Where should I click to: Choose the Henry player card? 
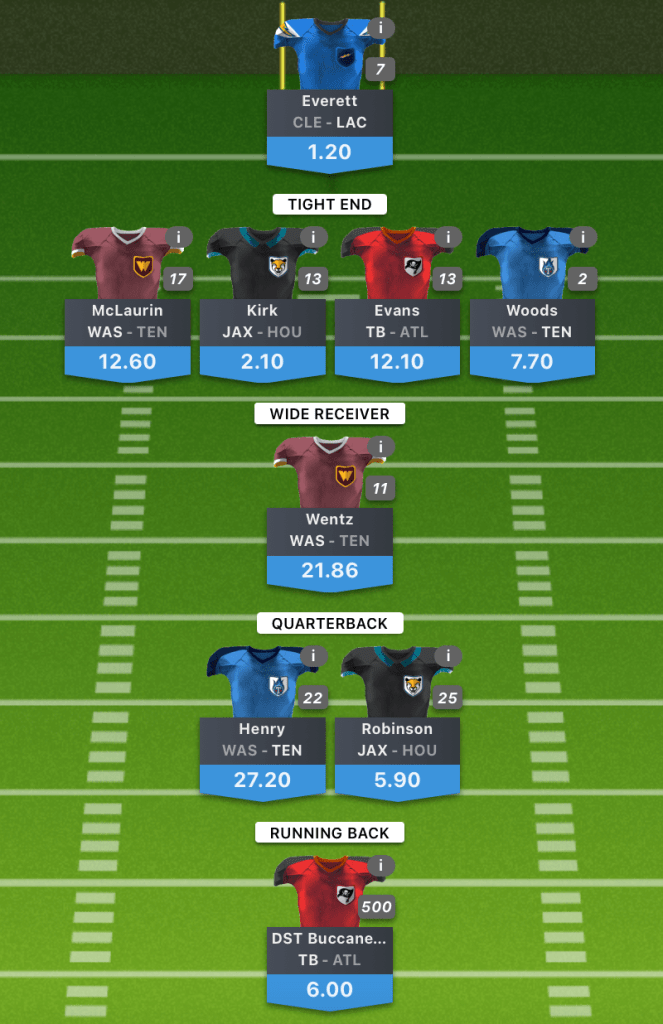tap(262, 740)
